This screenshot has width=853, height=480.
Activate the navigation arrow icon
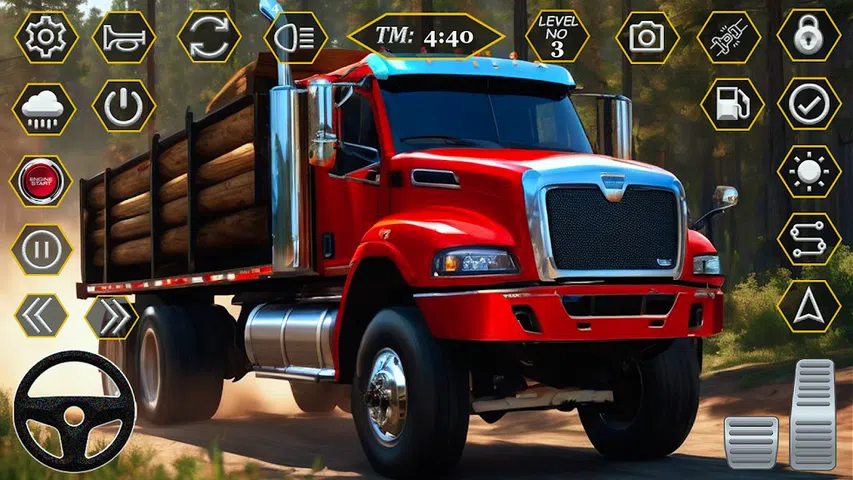[x=809, y=306]
